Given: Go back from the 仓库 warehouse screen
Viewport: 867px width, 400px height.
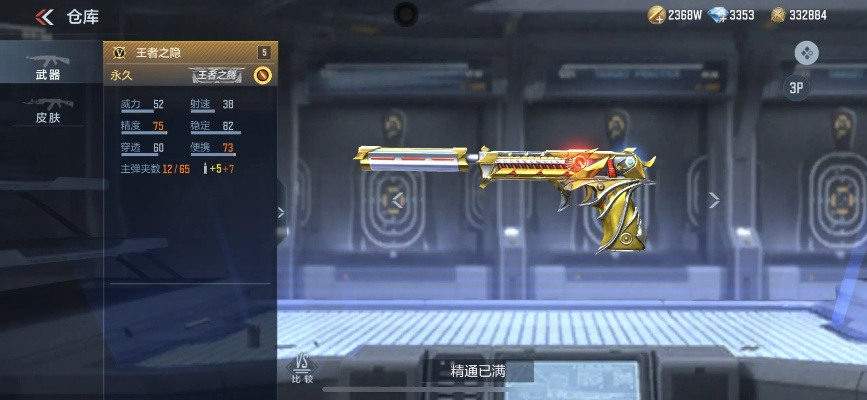Looking at the screenshot, I should coord(44,16).
